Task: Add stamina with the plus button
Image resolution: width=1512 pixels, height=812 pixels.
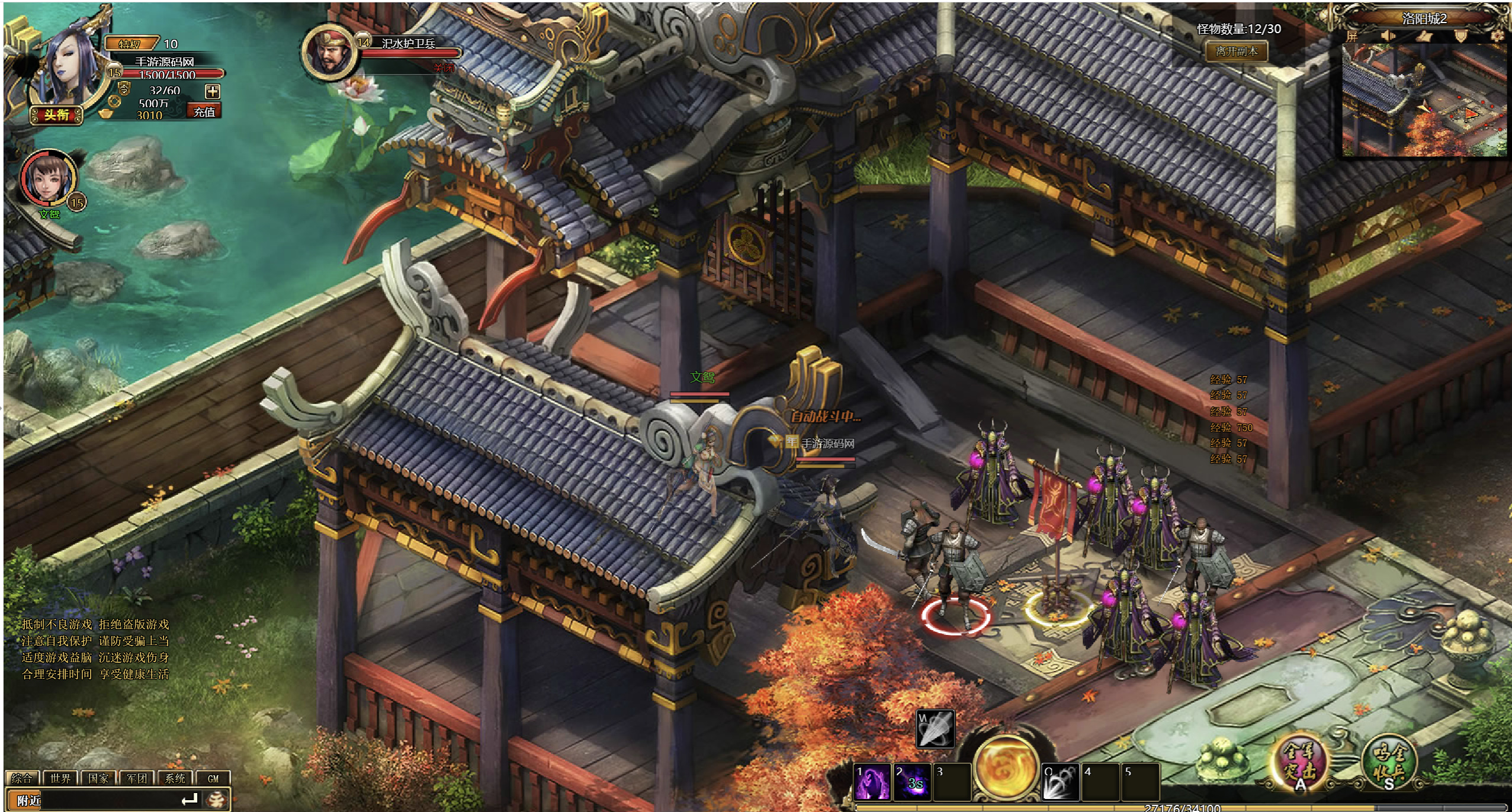Action: click(213, 91)
